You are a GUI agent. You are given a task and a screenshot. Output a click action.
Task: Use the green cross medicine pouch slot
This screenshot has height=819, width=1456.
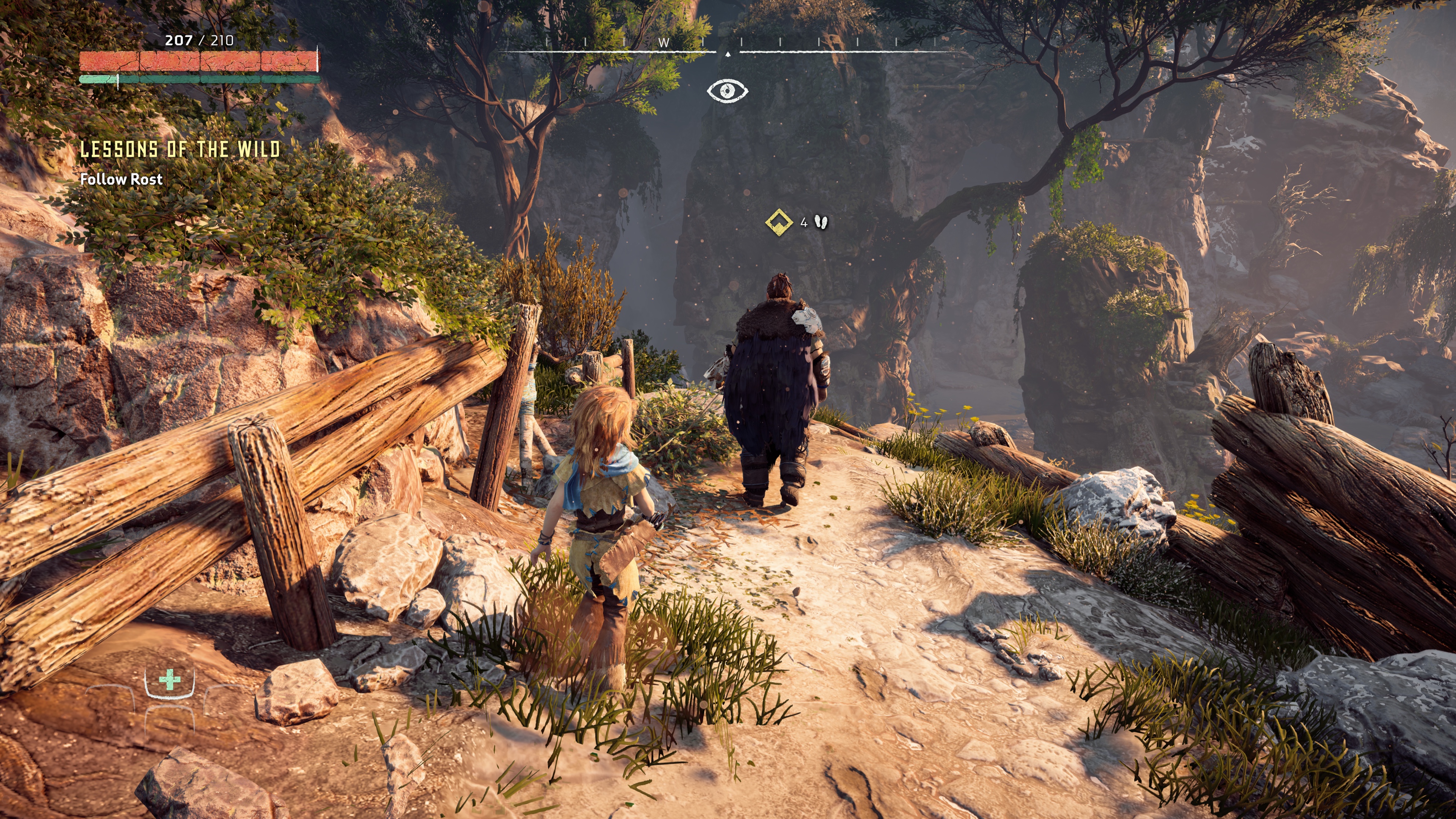coord(169,680)
